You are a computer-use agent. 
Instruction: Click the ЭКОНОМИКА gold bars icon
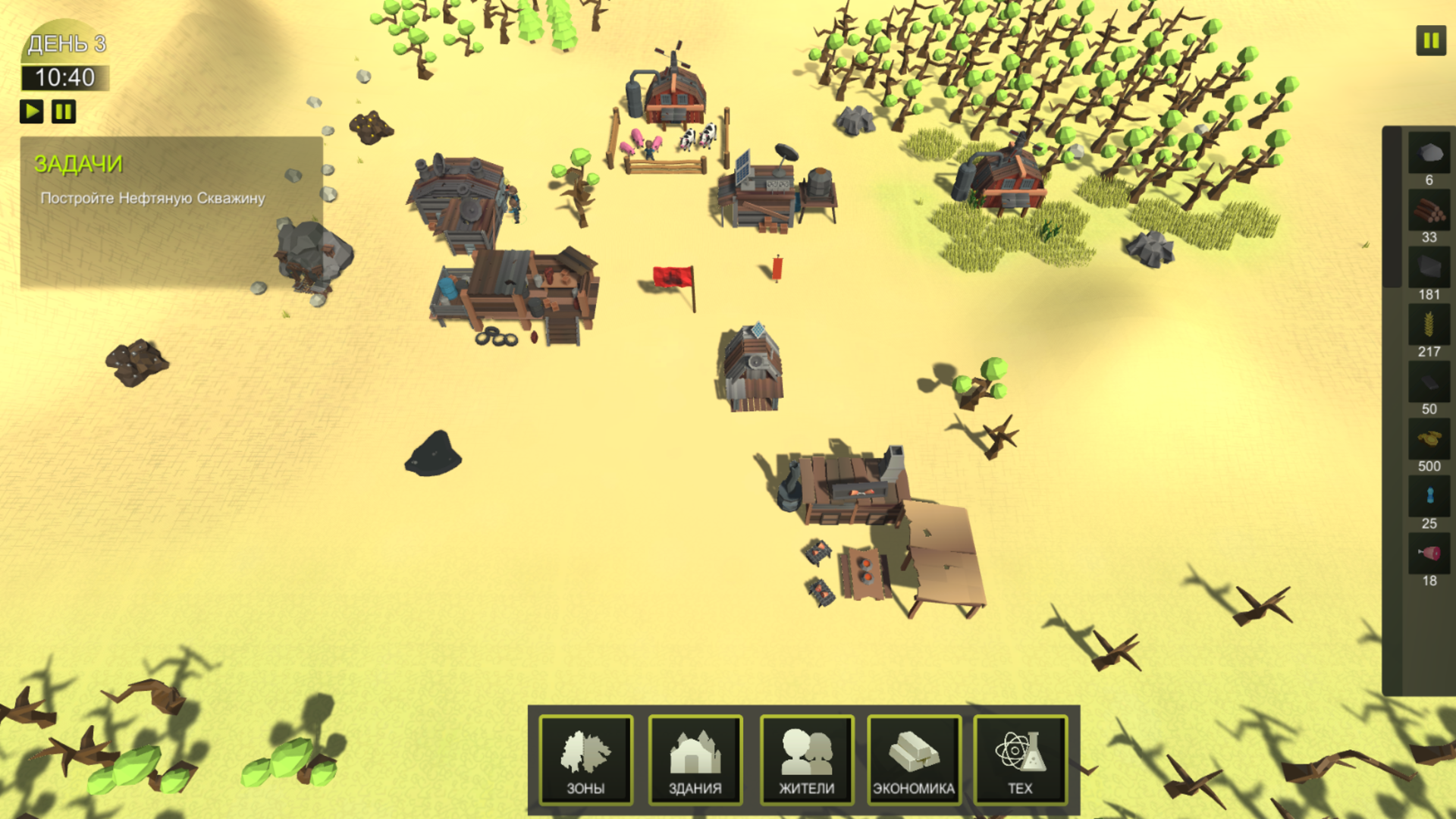click(x=915, y=758)
